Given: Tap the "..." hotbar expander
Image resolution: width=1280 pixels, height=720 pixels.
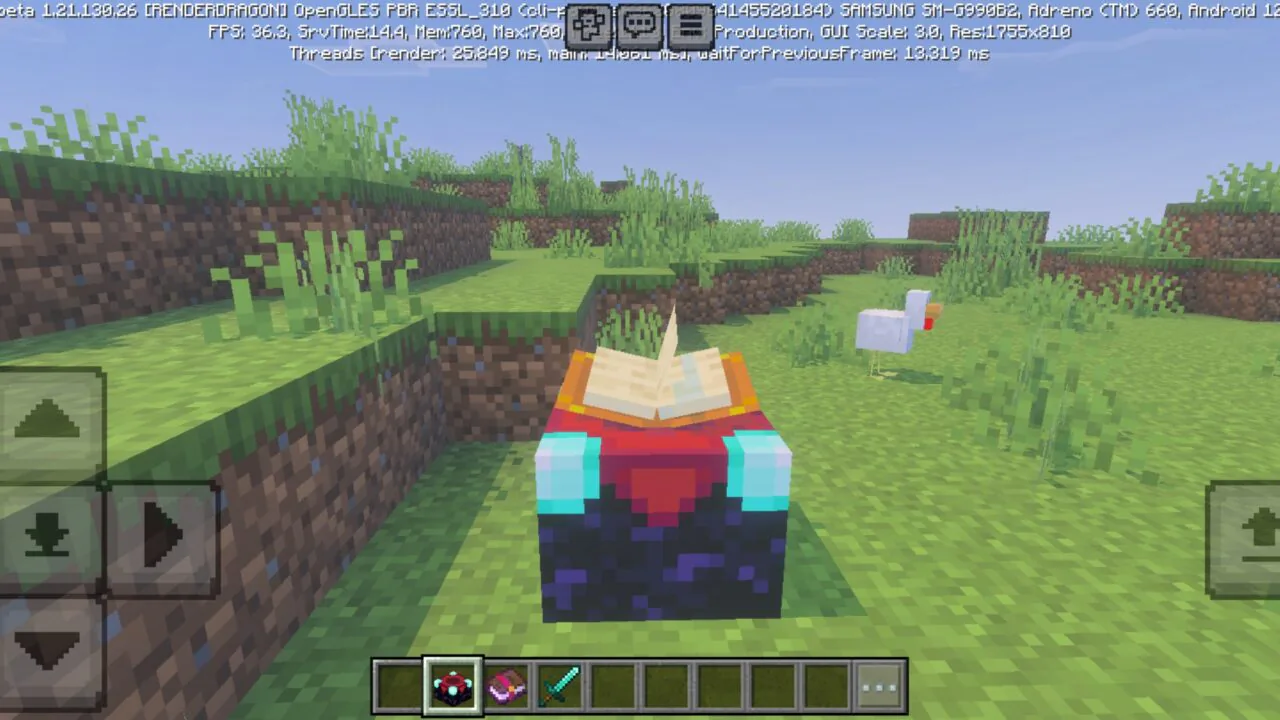Looking at the screenshot, I should click(x=878, y=684).
